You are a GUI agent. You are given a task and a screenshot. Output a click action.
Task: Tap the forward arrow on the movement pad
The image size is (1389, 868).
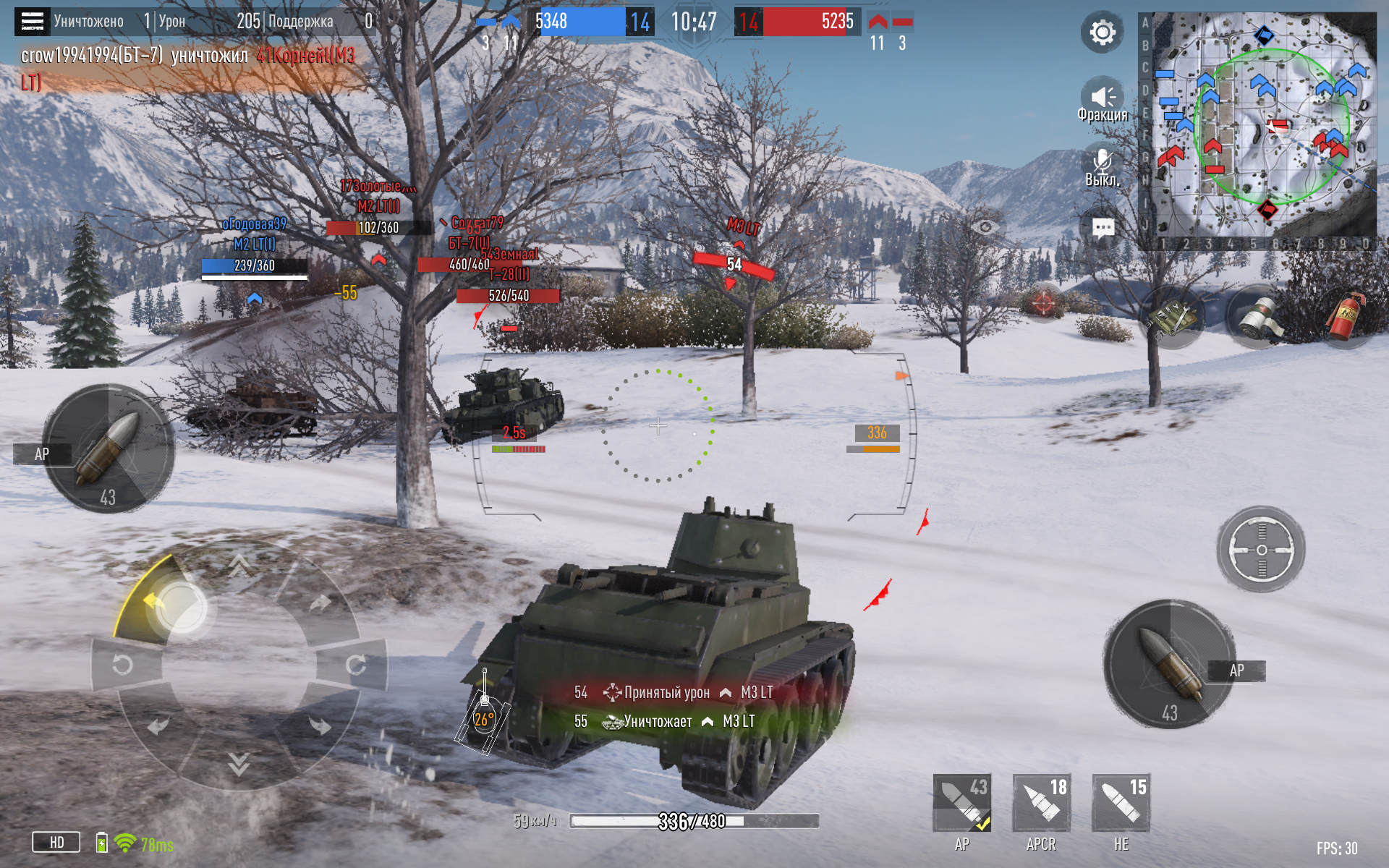[239, 564]
